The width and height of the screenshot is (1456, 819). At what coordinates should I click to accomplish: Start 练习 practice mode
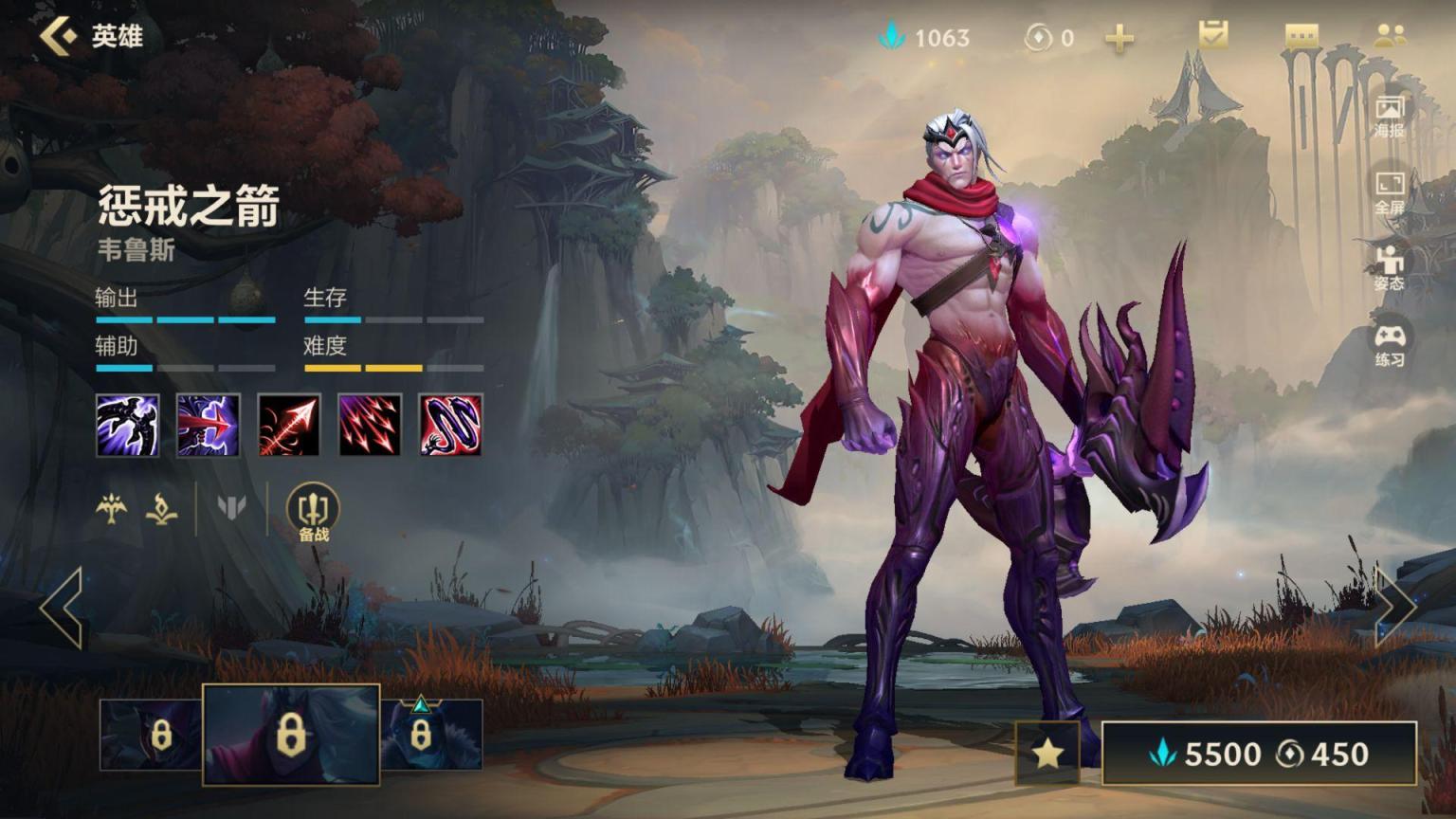[x=1390, y=345]
